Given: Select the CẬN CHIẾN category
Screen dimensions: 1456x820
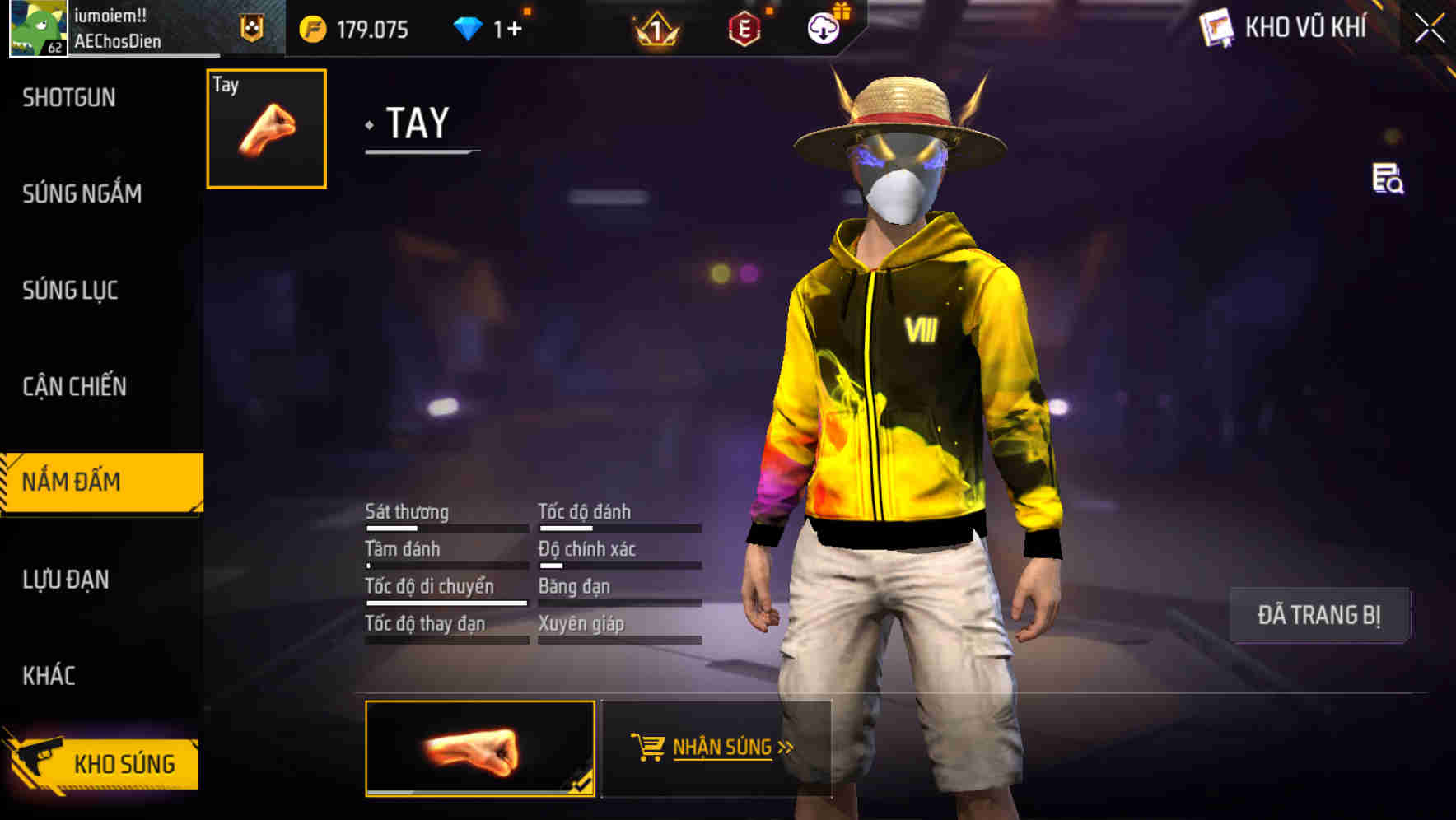Looking at the screenshot, I should coord(73,386).
